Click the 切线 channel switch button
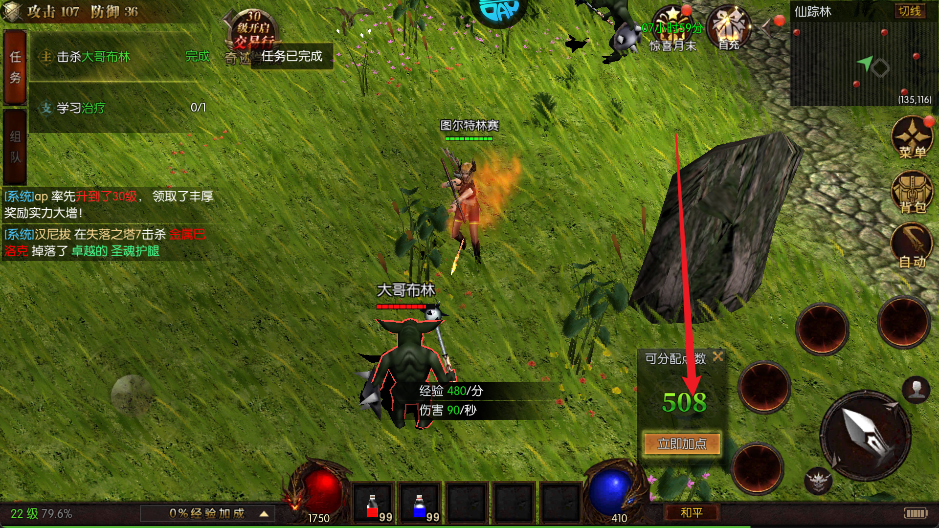The image size is (939, 528). click(x=909, y=11)
